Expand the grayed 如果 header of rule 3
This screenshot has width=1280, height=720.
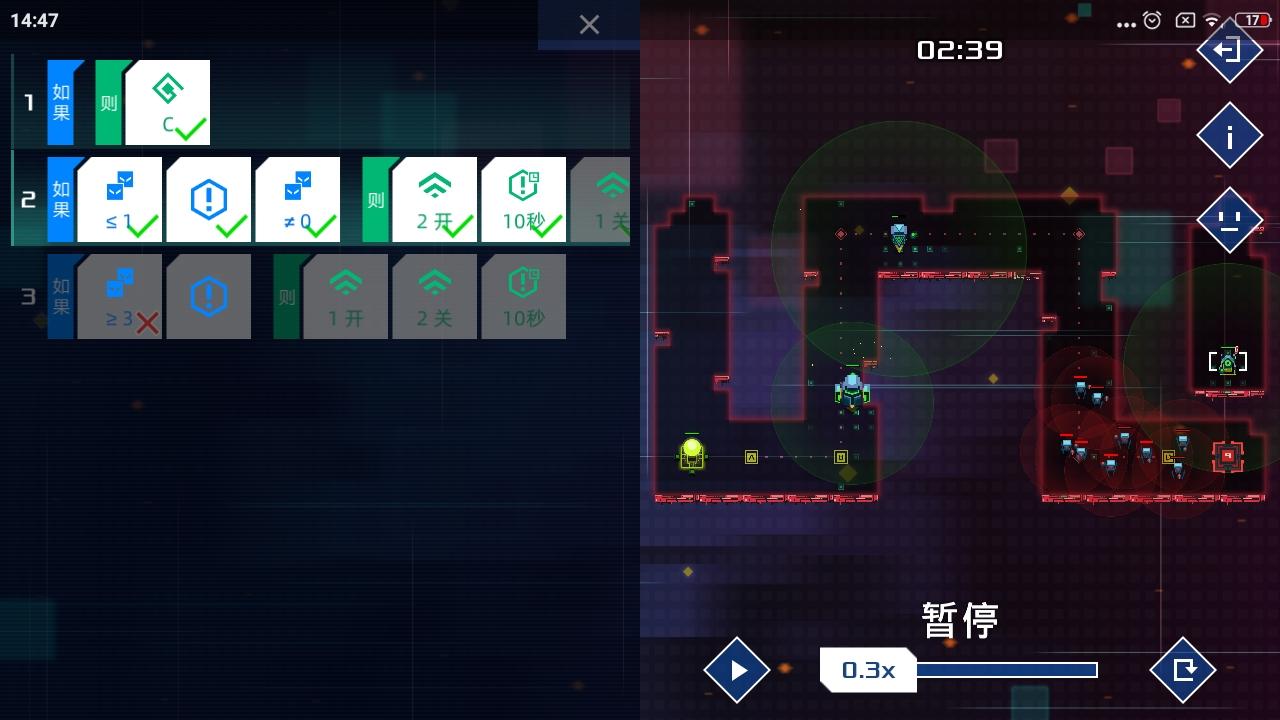59,296
